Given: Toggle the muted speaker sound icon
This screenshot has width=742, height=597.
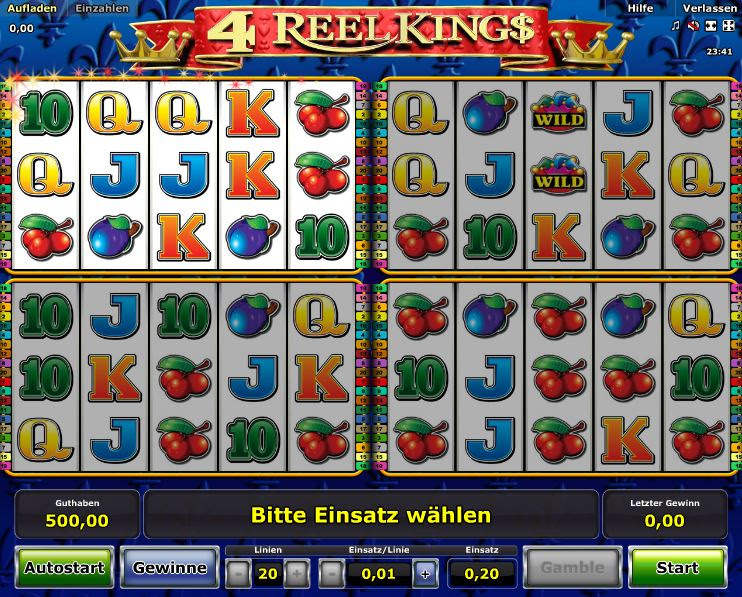Looking at the screenshot, I should point(692,25).
